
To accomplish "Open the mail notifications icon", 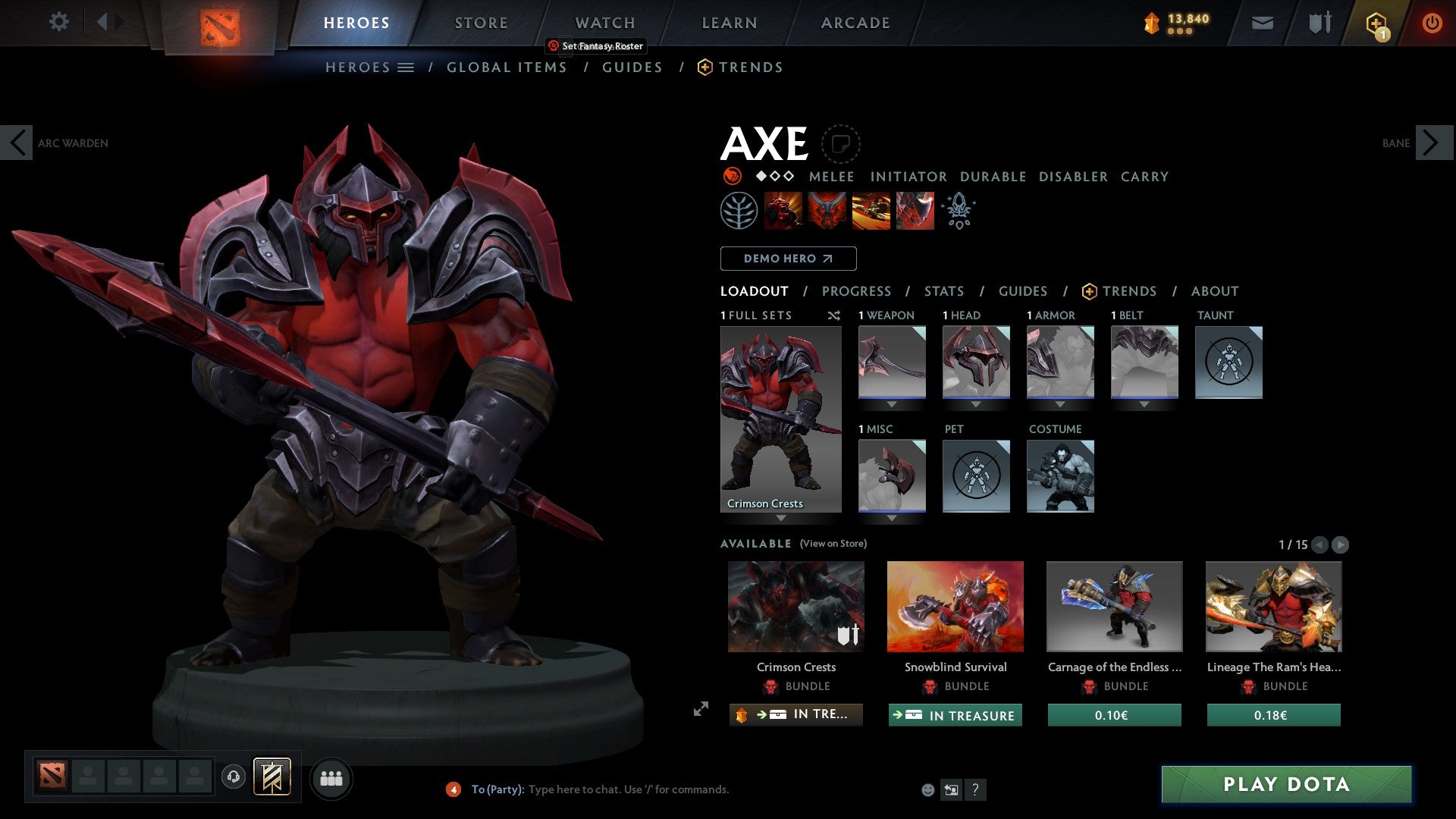I will point(1262,22).
